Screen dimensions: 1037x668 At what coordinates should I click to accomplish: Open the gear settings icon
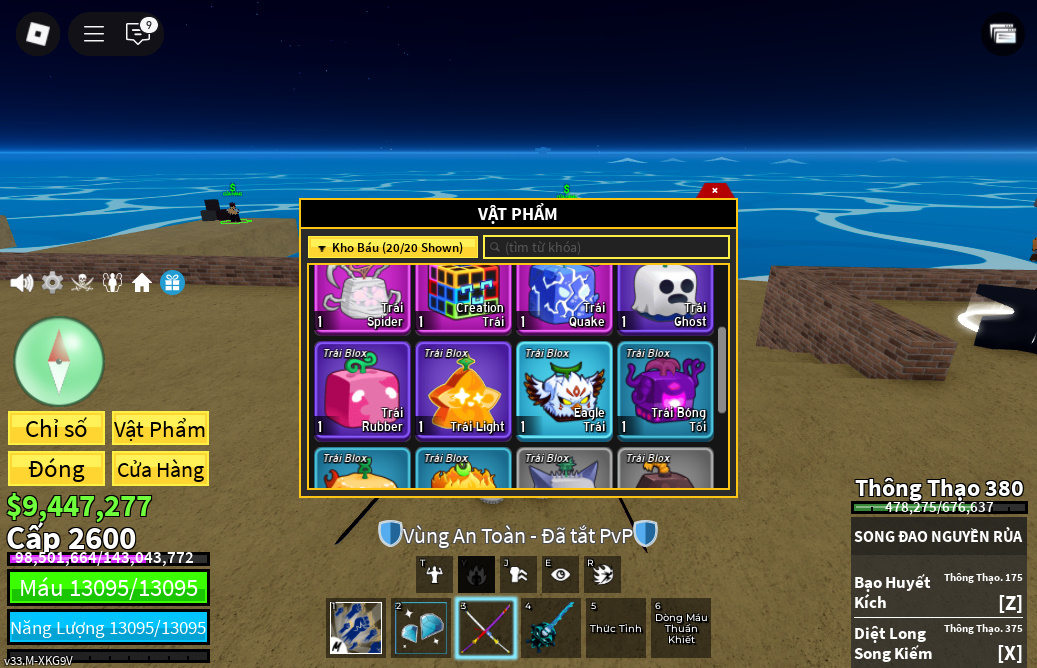[x=52, y=283]
